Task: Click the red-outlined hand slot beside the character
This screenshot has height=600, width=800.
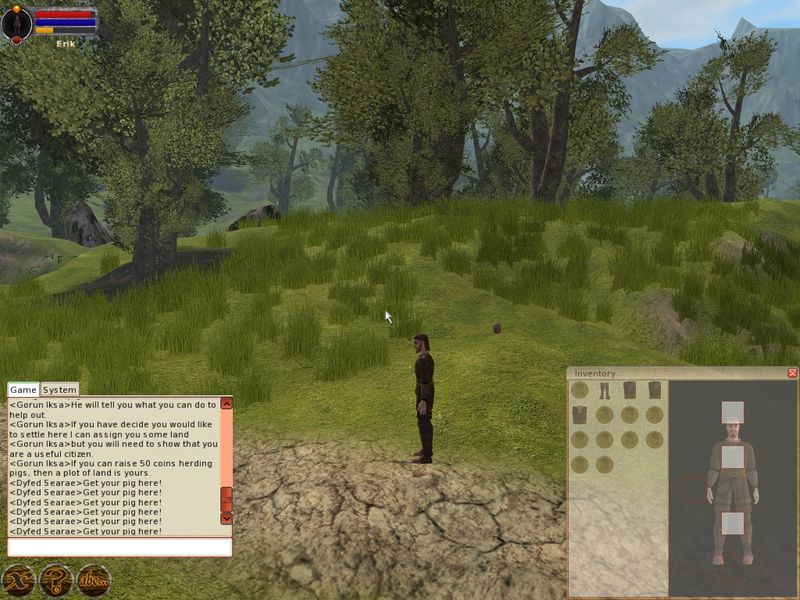Action: pos(693,489)
